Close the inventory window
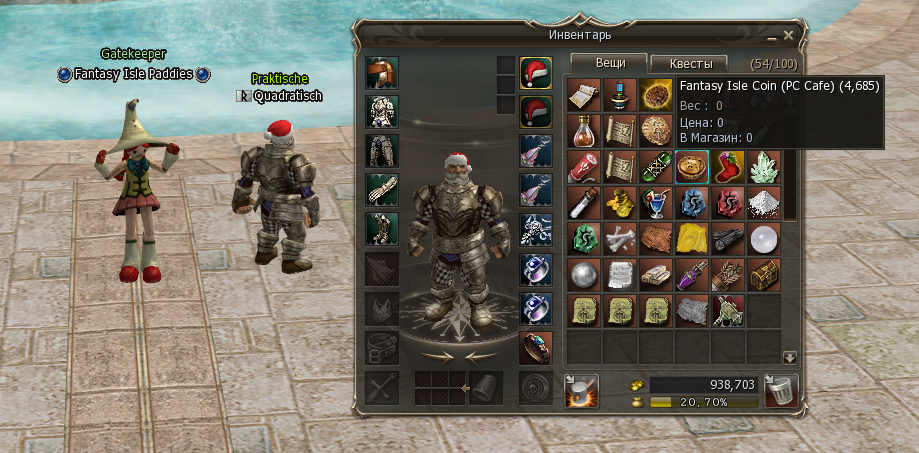The image size is (919, 453). click(789, 36)
